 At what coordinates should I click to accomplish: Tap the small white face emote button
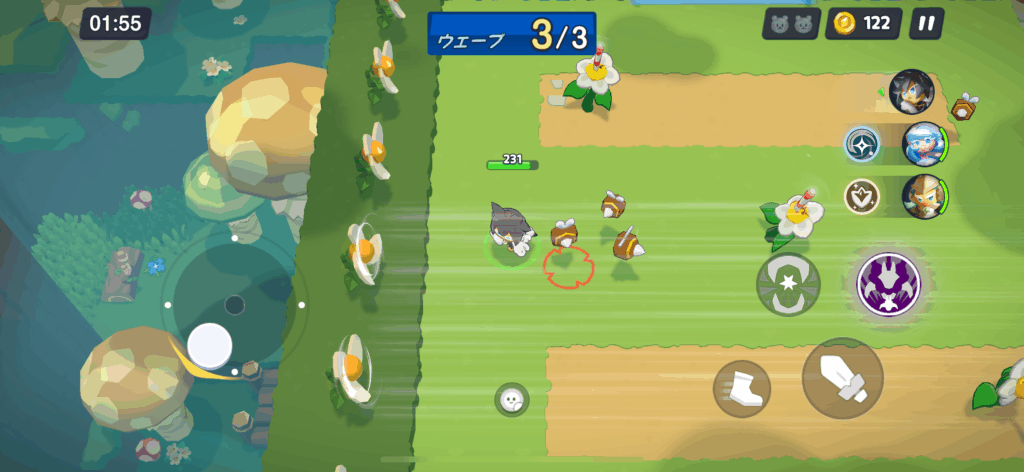(511, 400)
